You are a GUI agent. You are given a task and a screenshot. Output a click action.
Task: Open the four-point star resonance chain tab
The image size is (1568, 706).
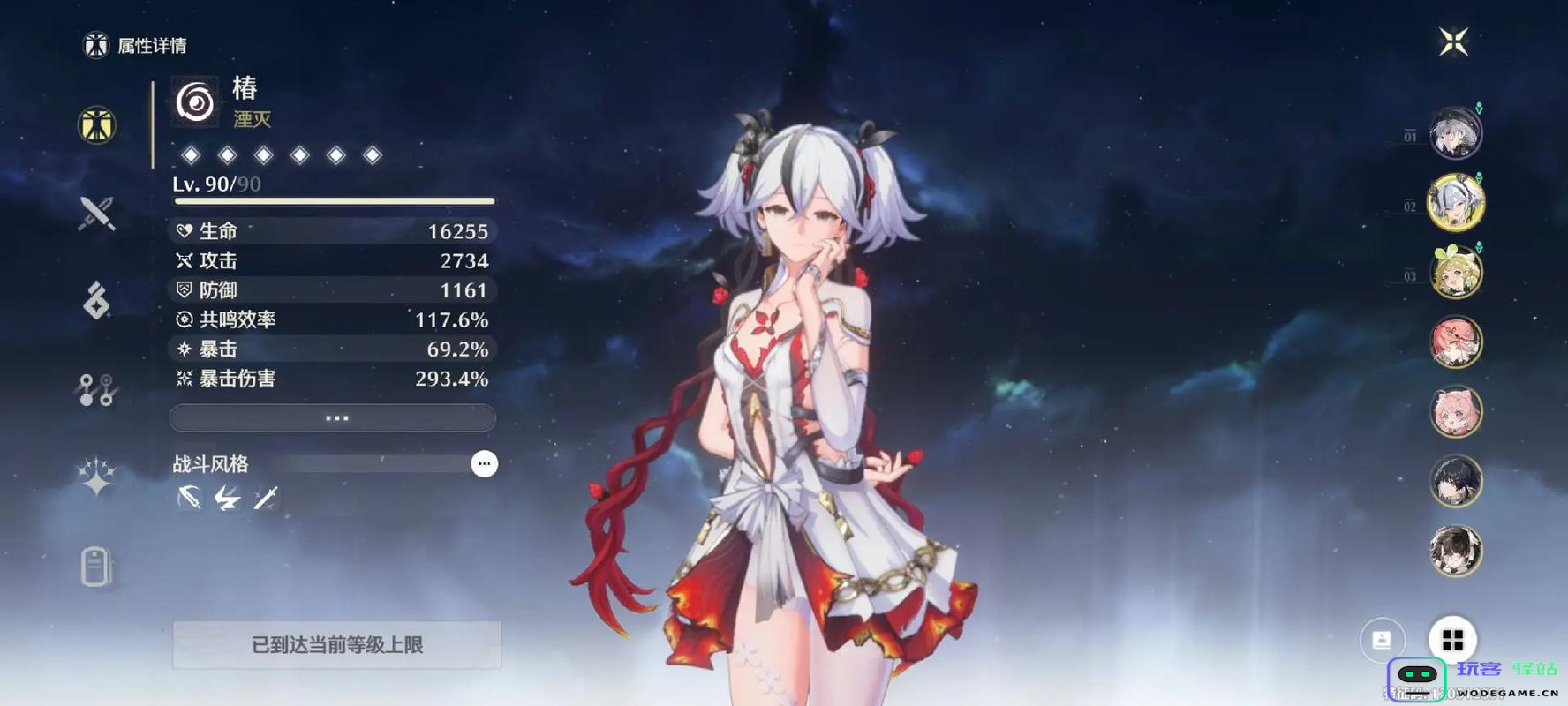click(x=96, y=477)
